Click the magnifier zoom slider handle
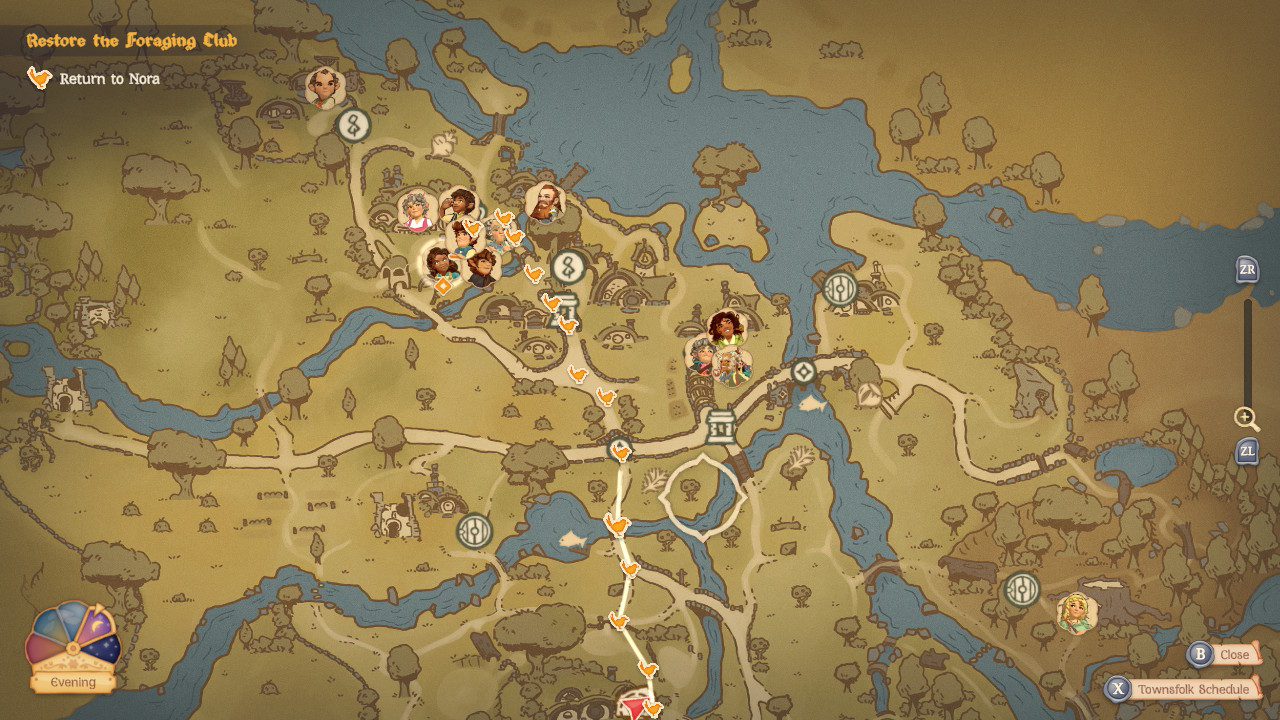The width and height of the screenshot is (1280, 720). tap(1246, 417)
